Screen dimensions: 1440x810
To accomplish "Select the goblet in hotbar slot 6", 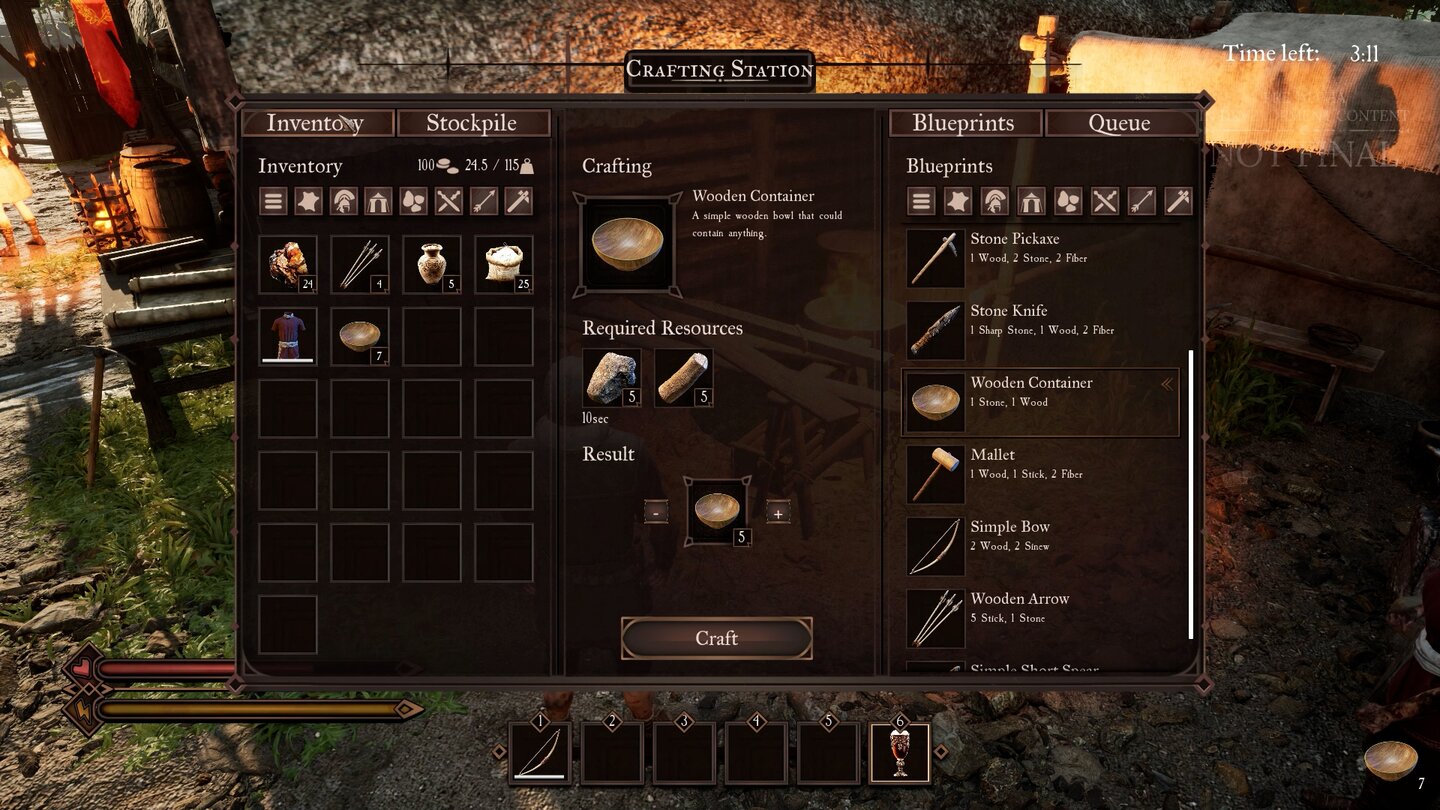I will point(901,753).
